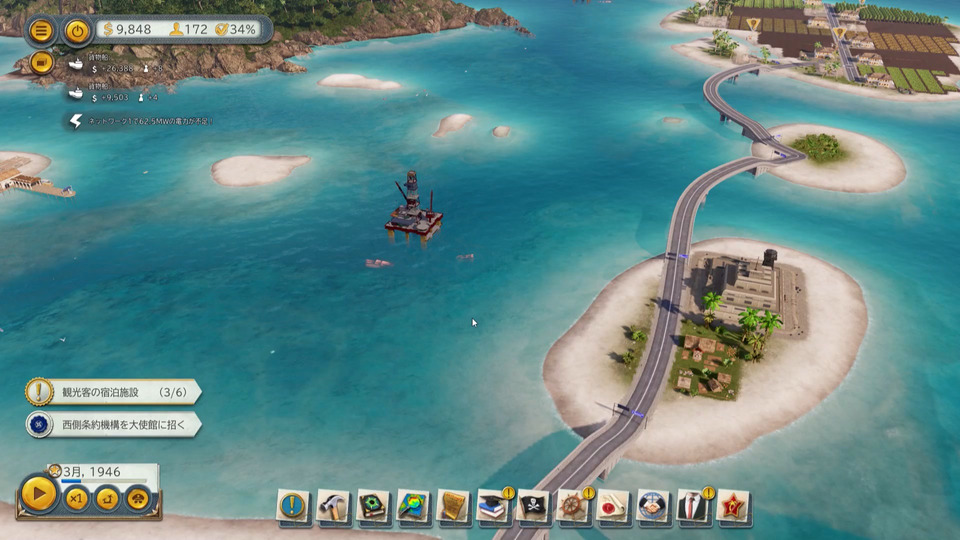
Task: Open the 観光客の宿泊施設 objective
Action: pos(111,391)
